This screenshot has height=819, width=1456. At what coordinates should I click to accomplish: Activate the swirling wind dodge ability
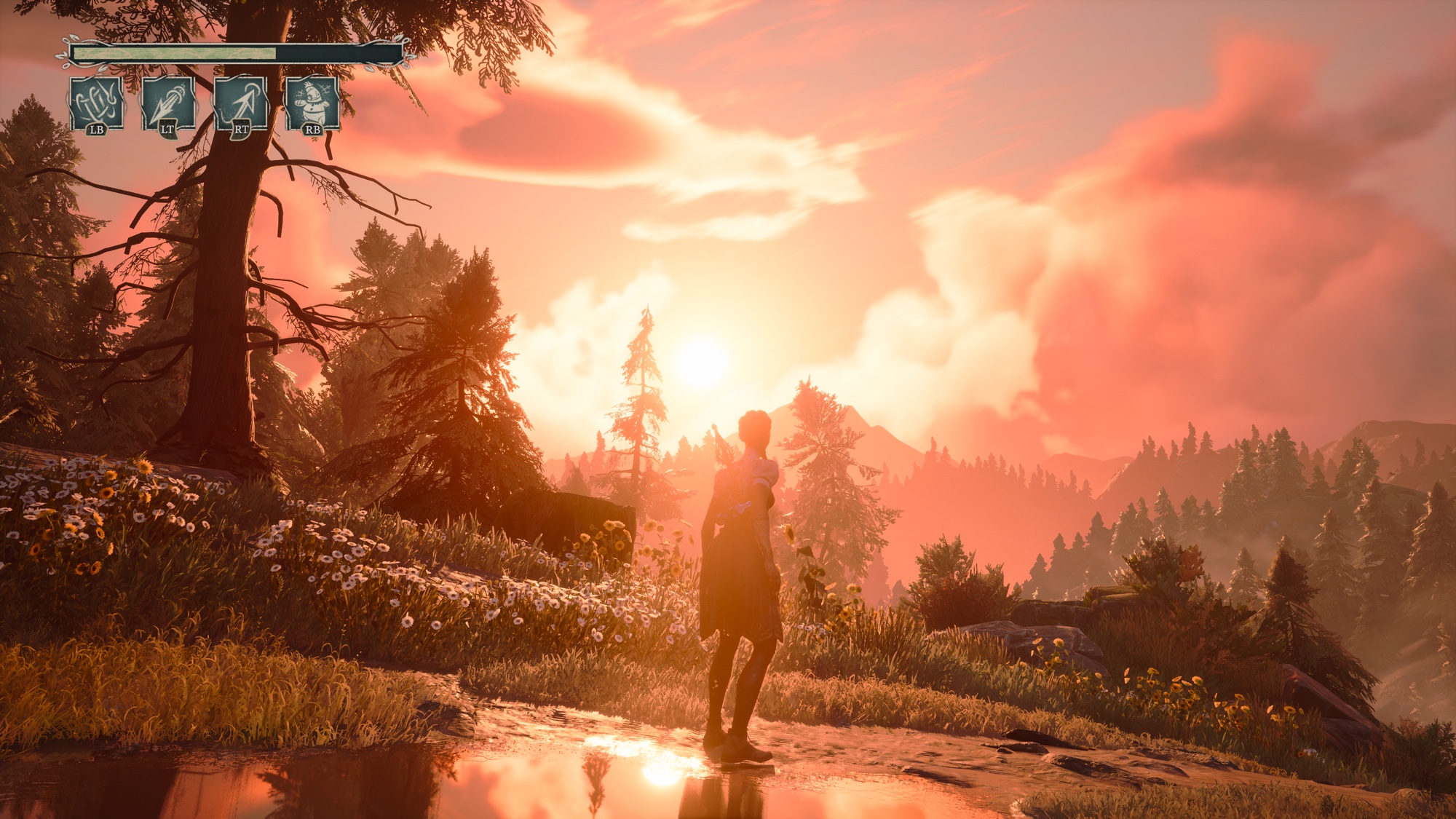click(x=97, y=104)
